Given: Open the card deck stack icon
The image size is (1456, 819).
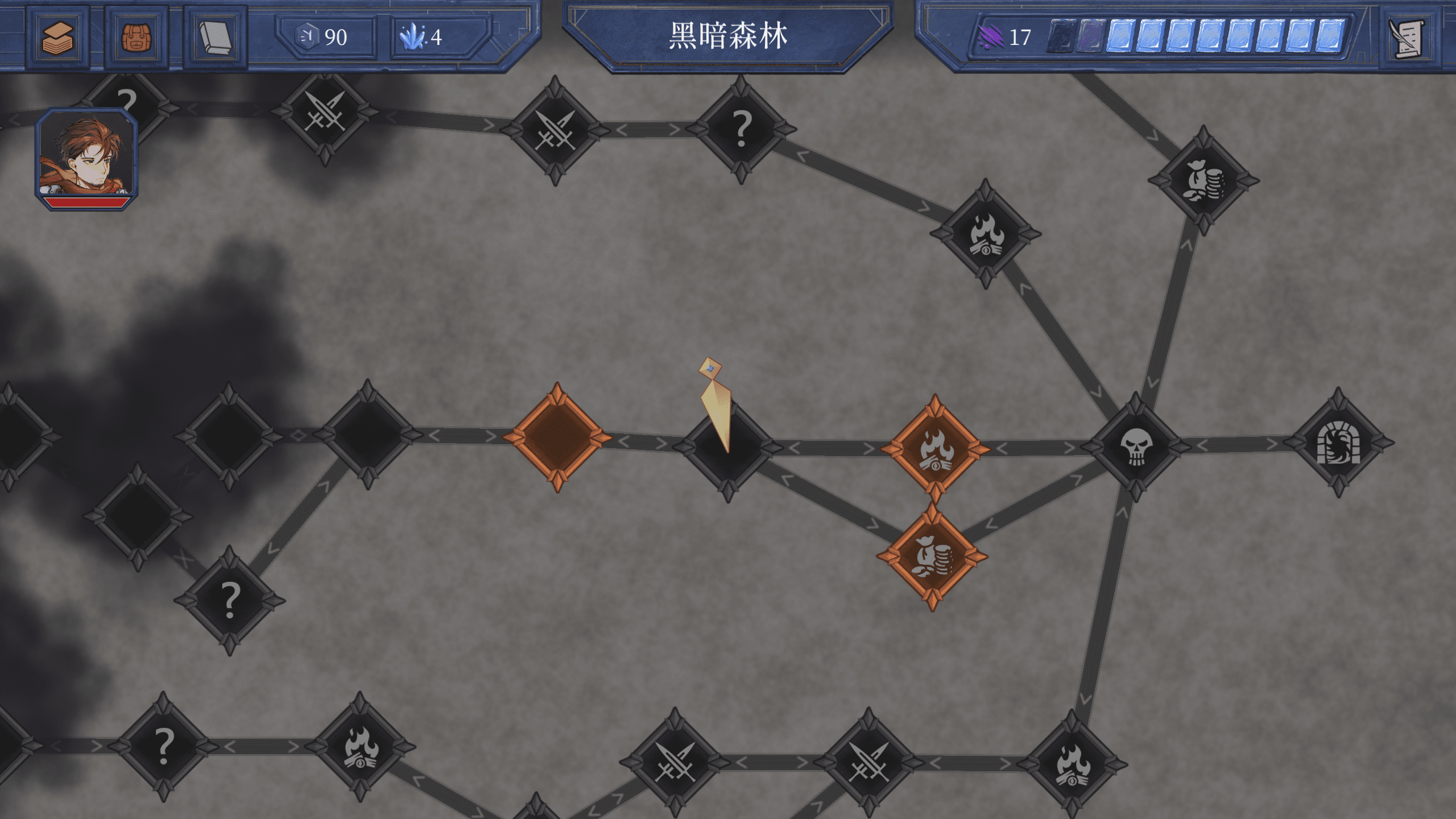Looking at the screenshot, I should (57, 38).
